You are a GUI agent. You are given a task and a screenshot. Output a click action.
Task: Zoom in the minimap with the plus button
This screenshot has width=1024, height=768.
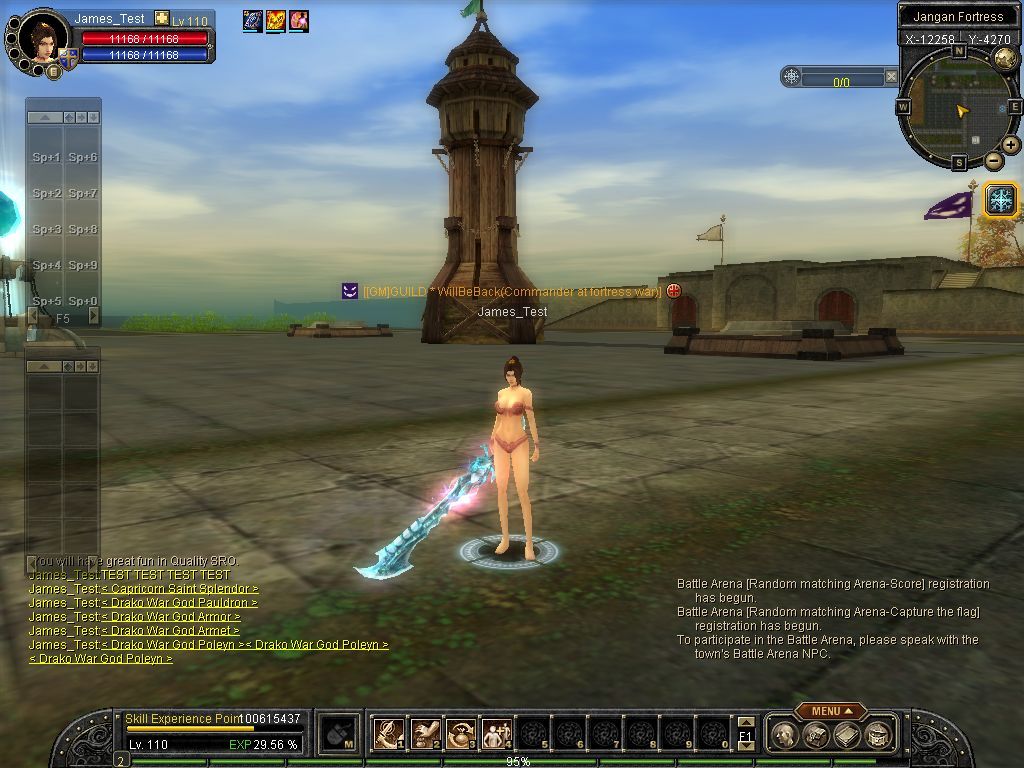click(1011, 145)
